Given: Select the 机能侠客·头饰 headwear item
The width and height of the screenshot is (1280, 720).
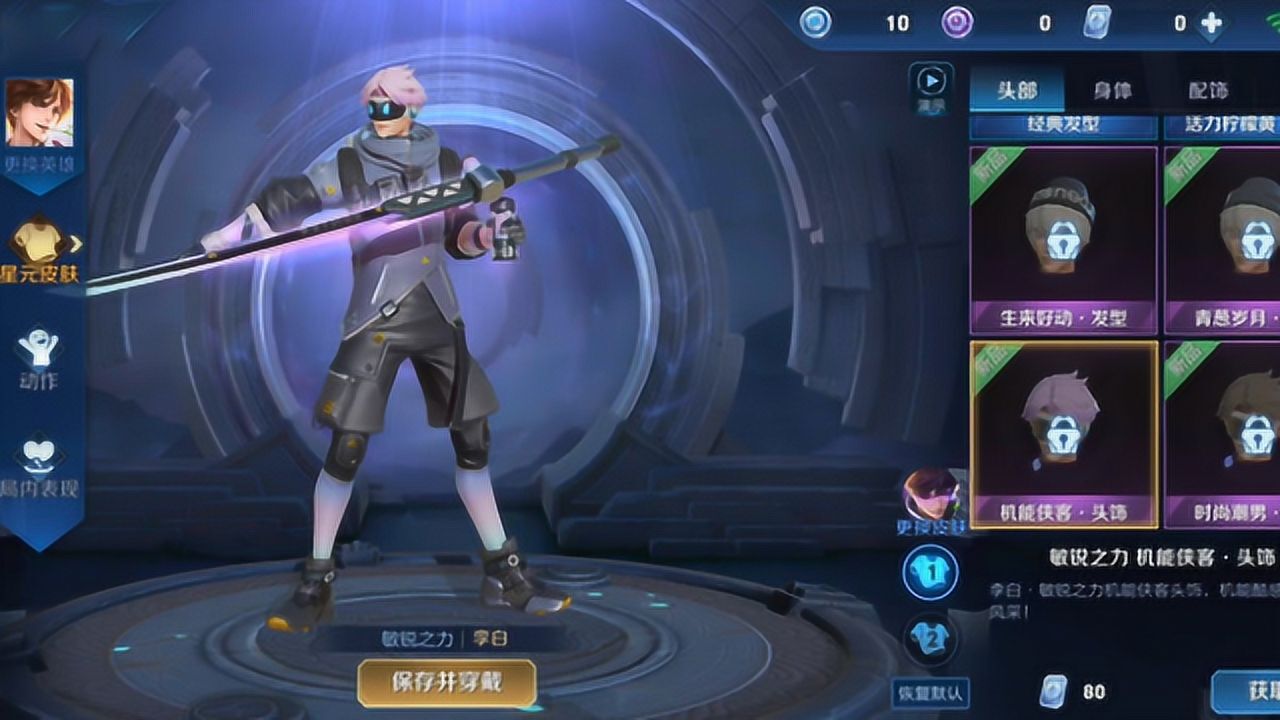Looking at the screenshot, I should click(1066, 437).
